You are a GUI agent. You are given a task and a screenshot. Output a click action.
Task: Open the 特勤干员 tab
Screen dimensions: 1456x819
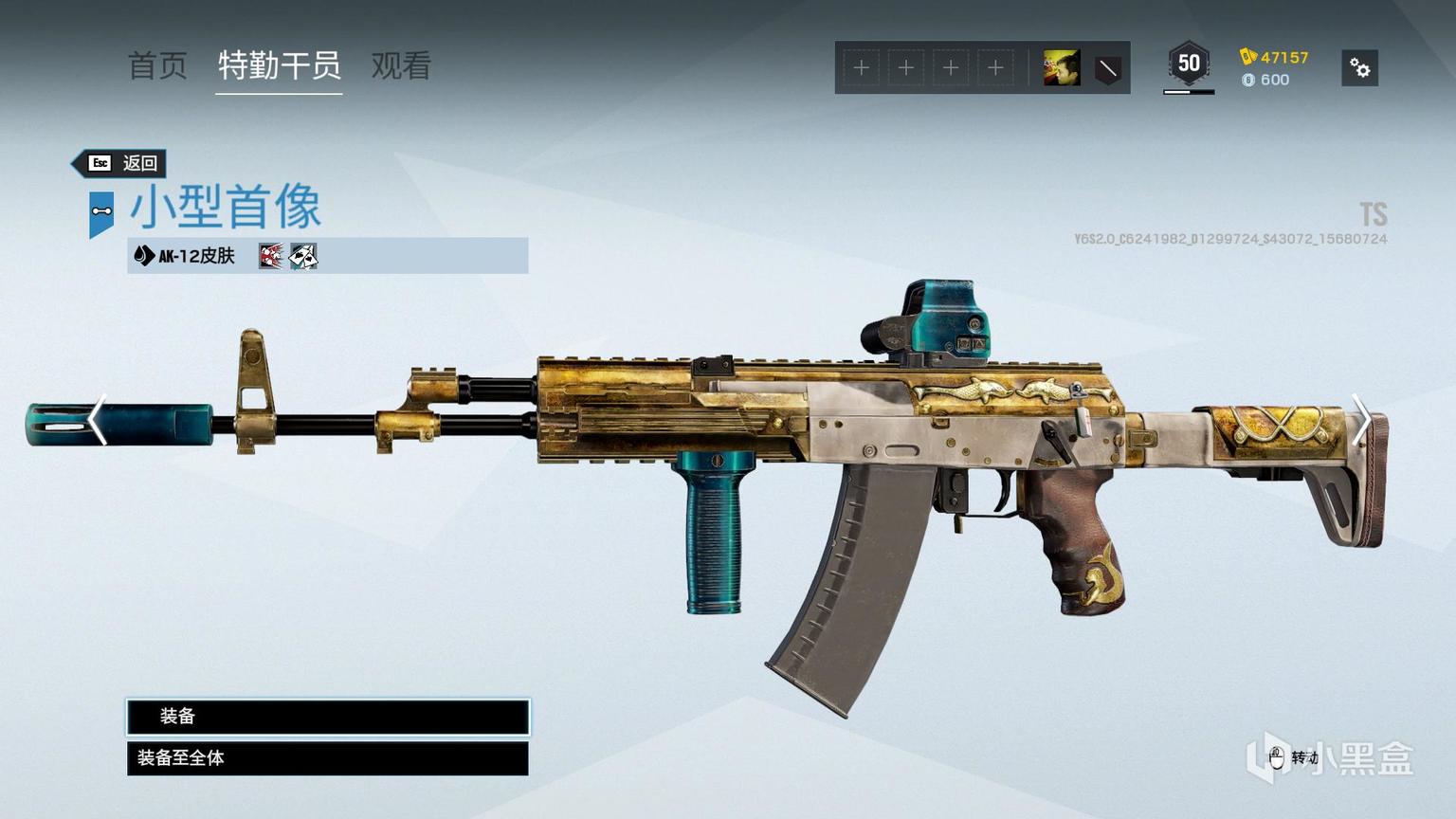279,66
